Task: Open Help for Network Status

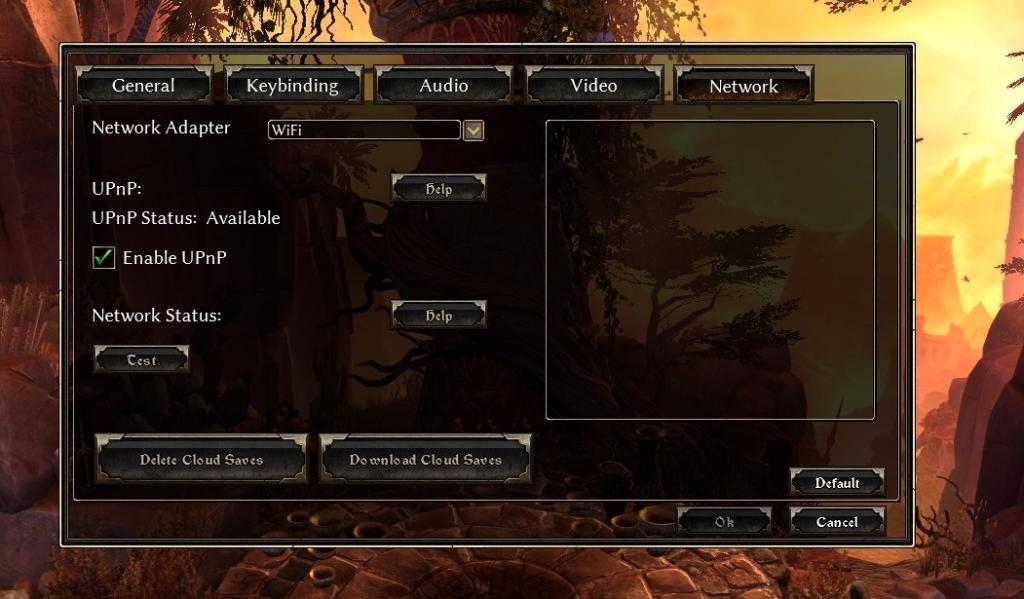Action: tap(438, 315)
